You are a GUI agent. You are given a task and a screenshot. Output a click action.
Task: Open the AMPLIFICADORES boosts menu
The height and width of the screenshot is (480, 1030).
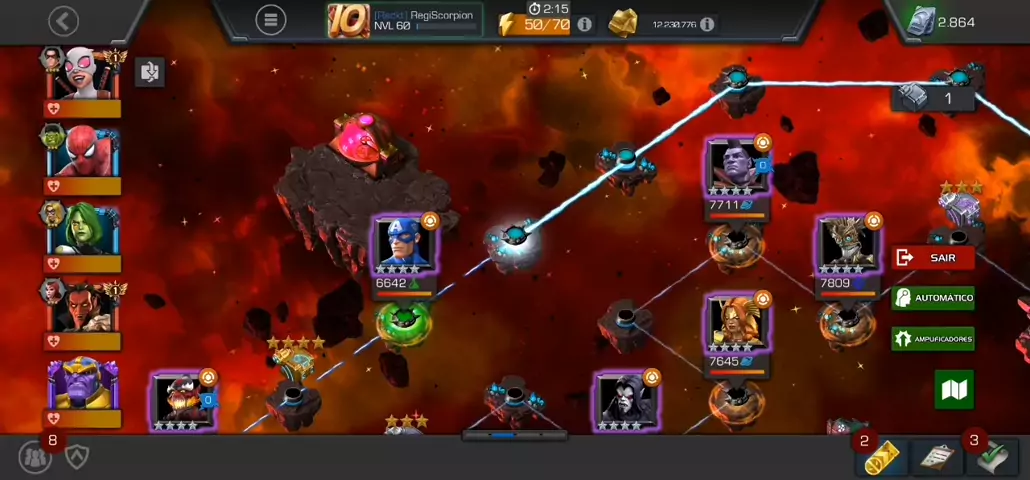pos(932,339)
